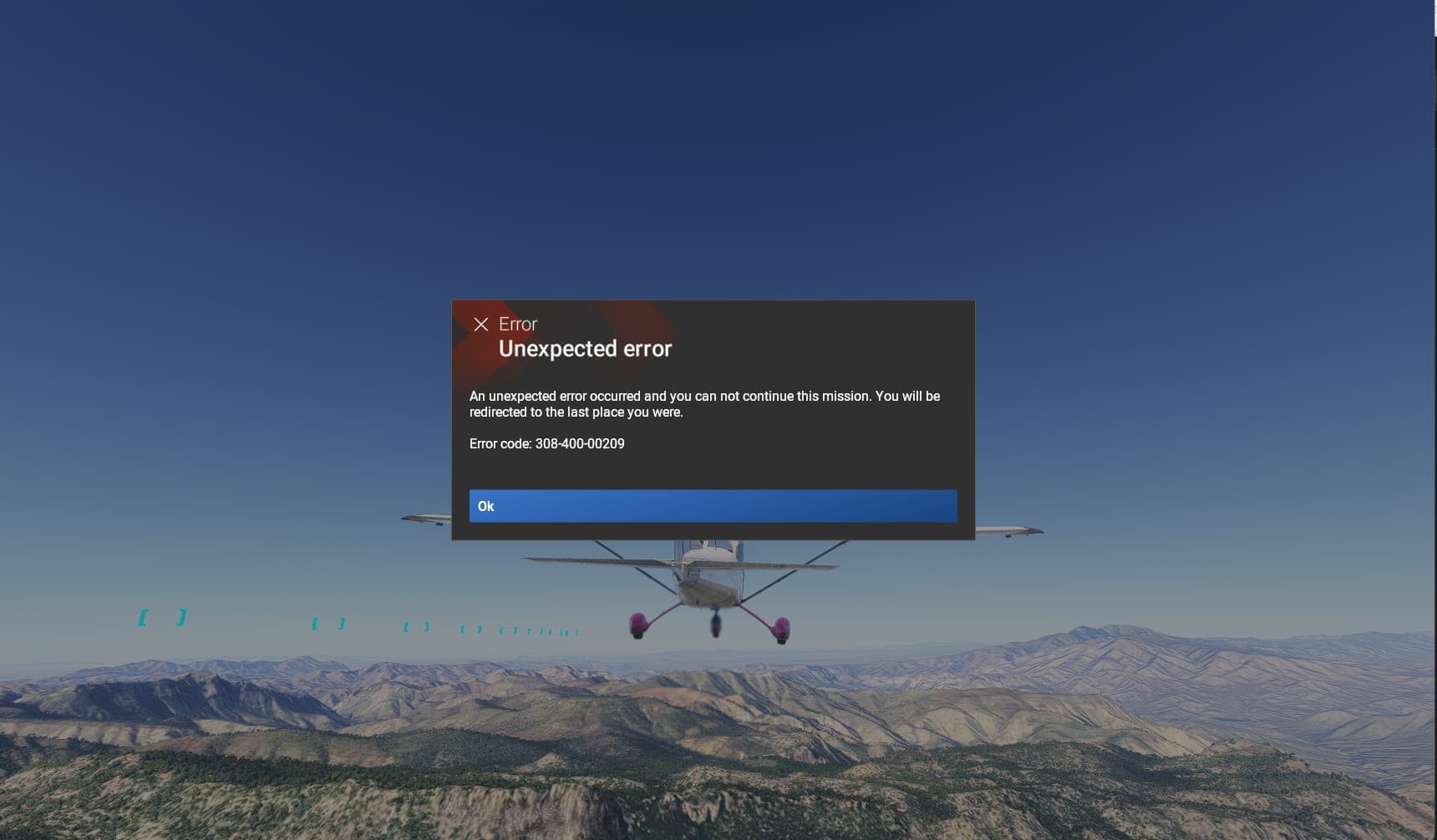This screenshot has height=840, width=1437.
Task: Click the X icon beside the Error title
Action: pyautogui.click(x=483, y=324)
